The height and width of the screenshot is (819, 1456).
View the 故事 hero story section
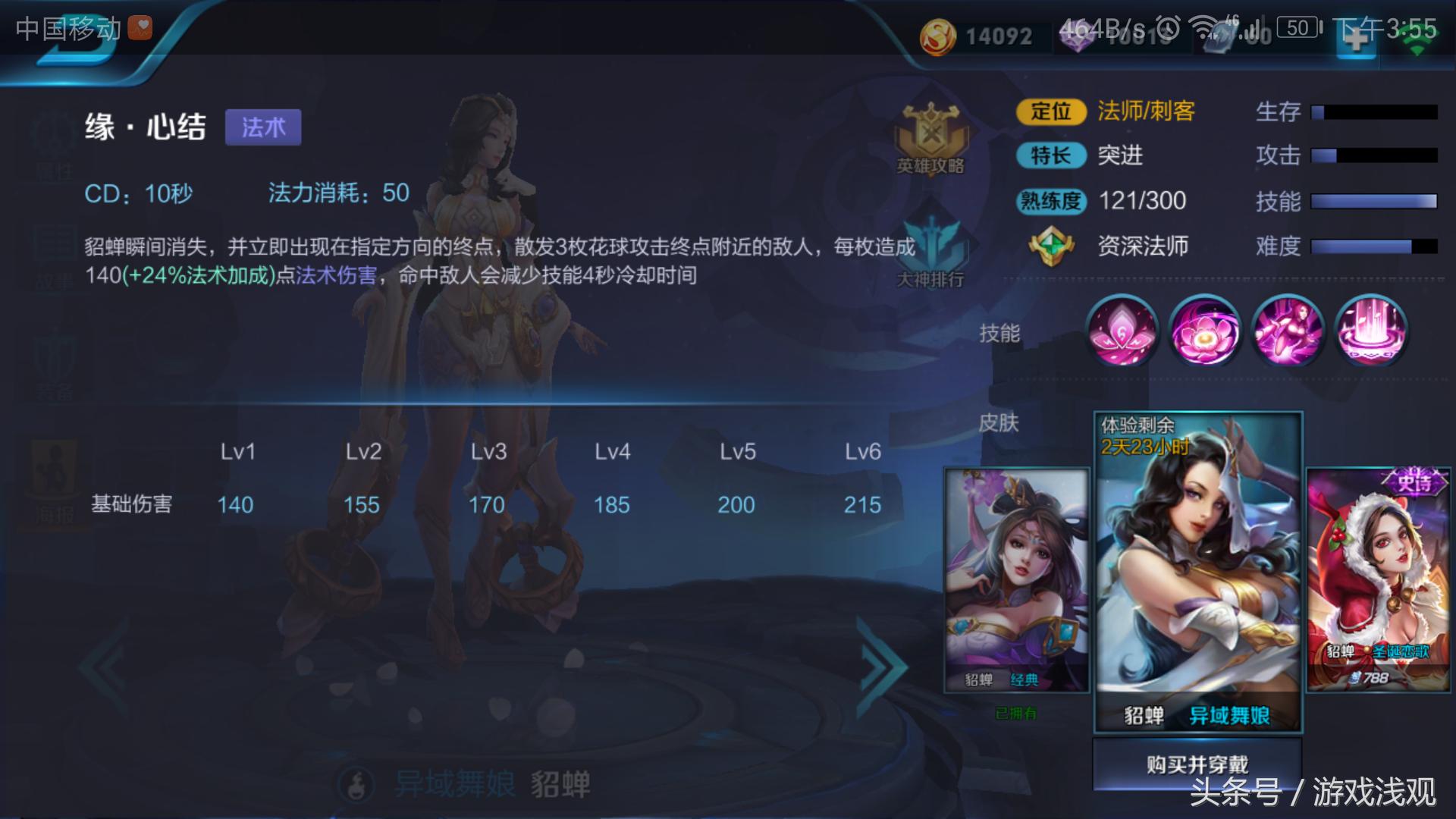(53, 250)
